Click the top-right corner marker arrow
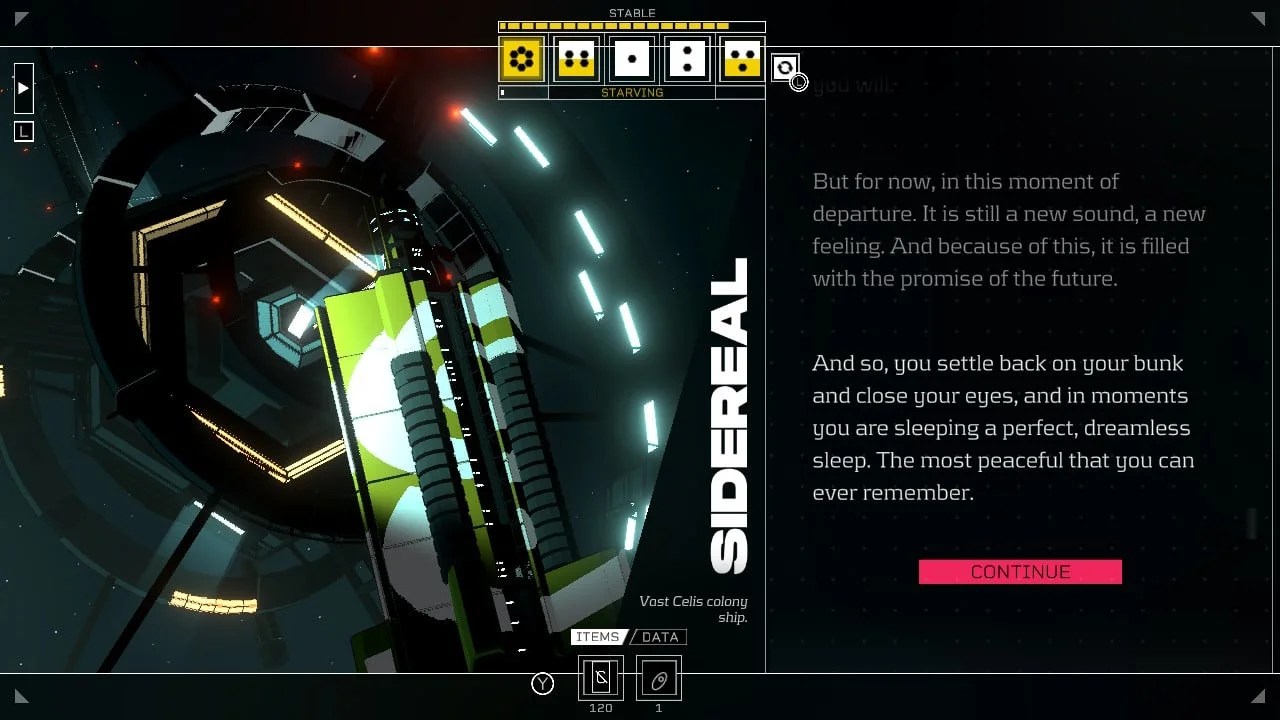 1258,18
